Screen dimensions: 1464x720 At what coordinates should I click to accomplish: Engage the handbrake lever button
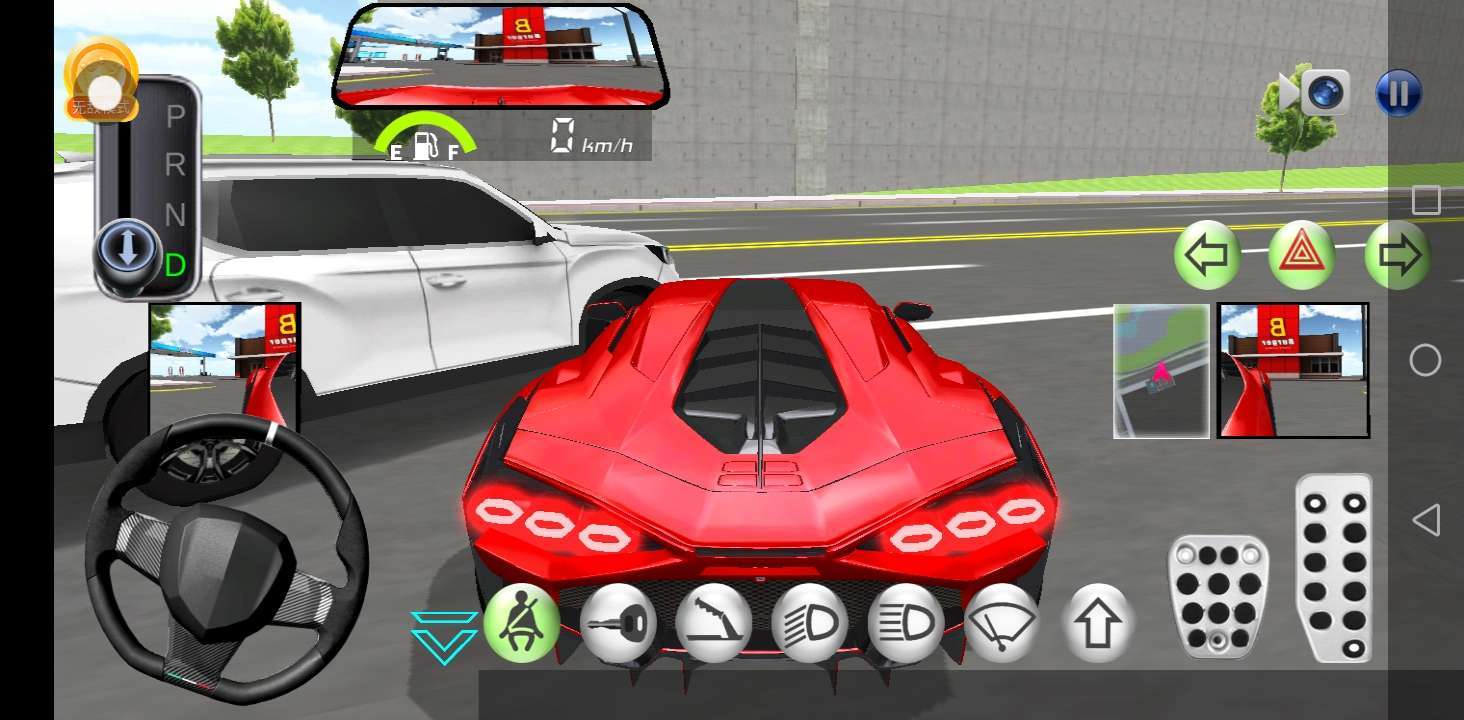point(714,622)
